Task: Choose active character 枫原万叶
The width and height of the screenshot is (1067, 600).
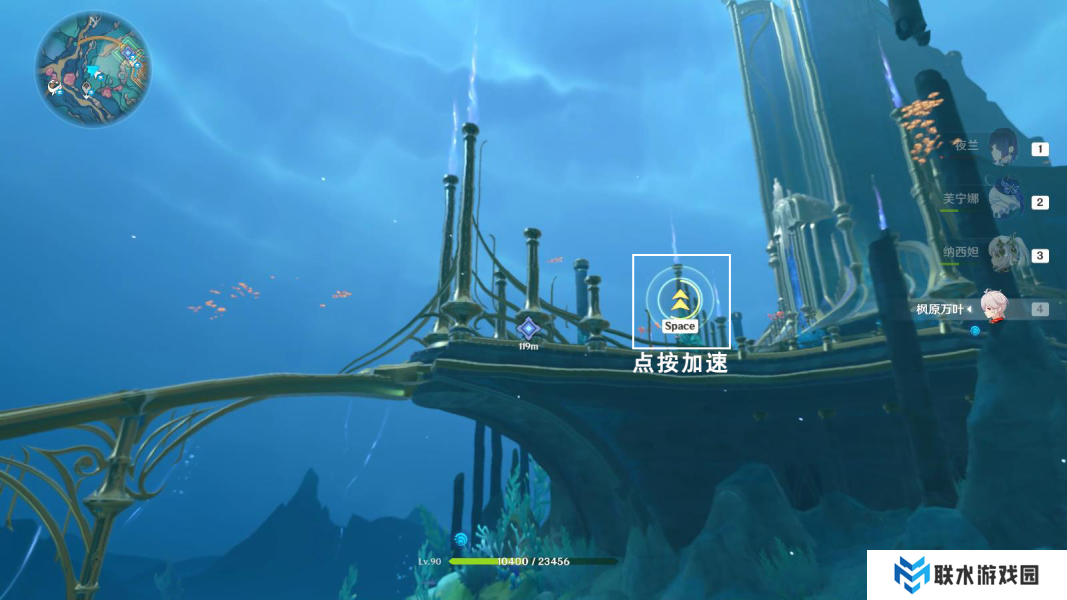Action: [x=992, y=308]
